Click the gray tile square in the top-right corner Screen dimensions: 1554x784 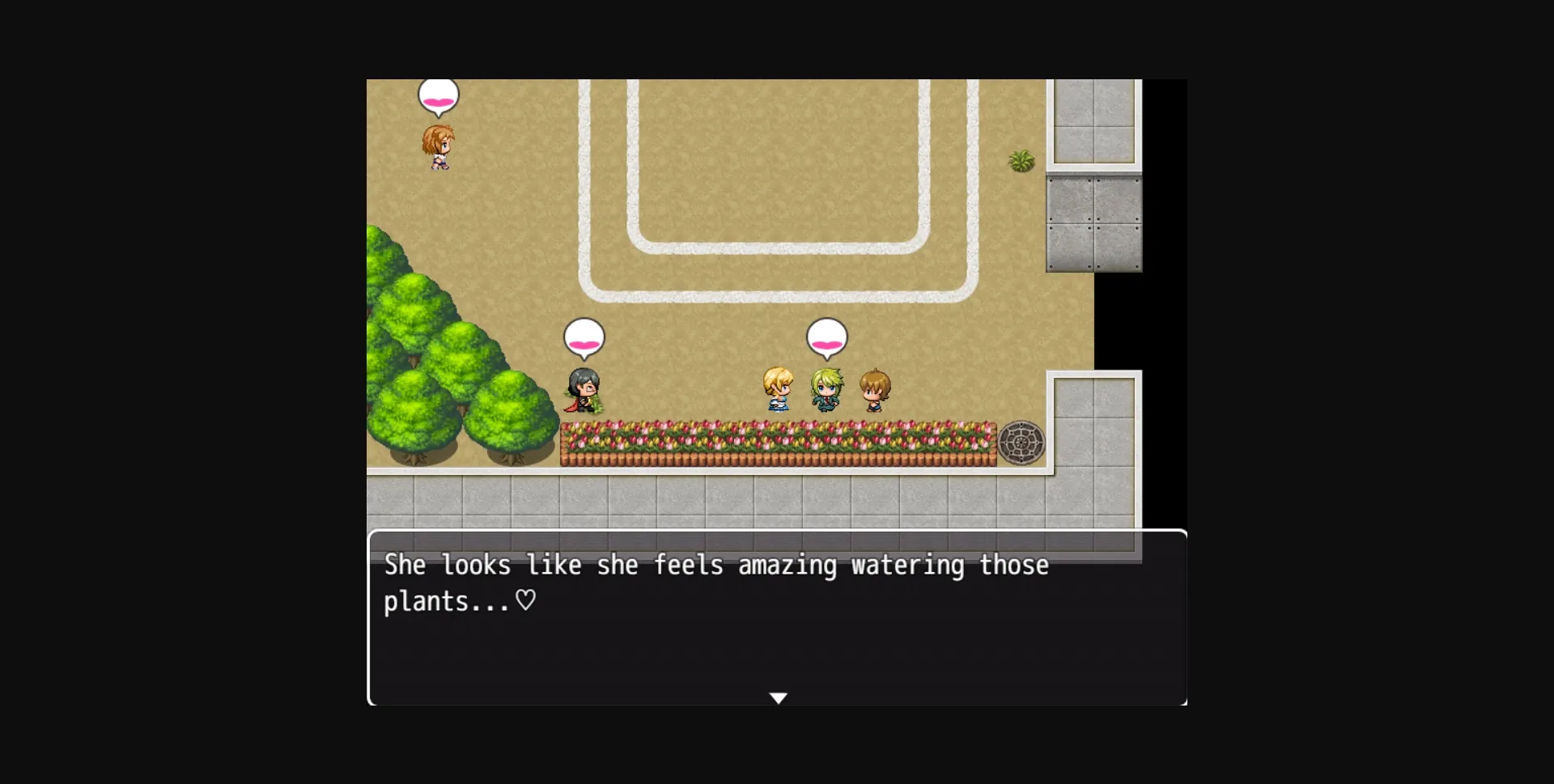coord(1094,121)
